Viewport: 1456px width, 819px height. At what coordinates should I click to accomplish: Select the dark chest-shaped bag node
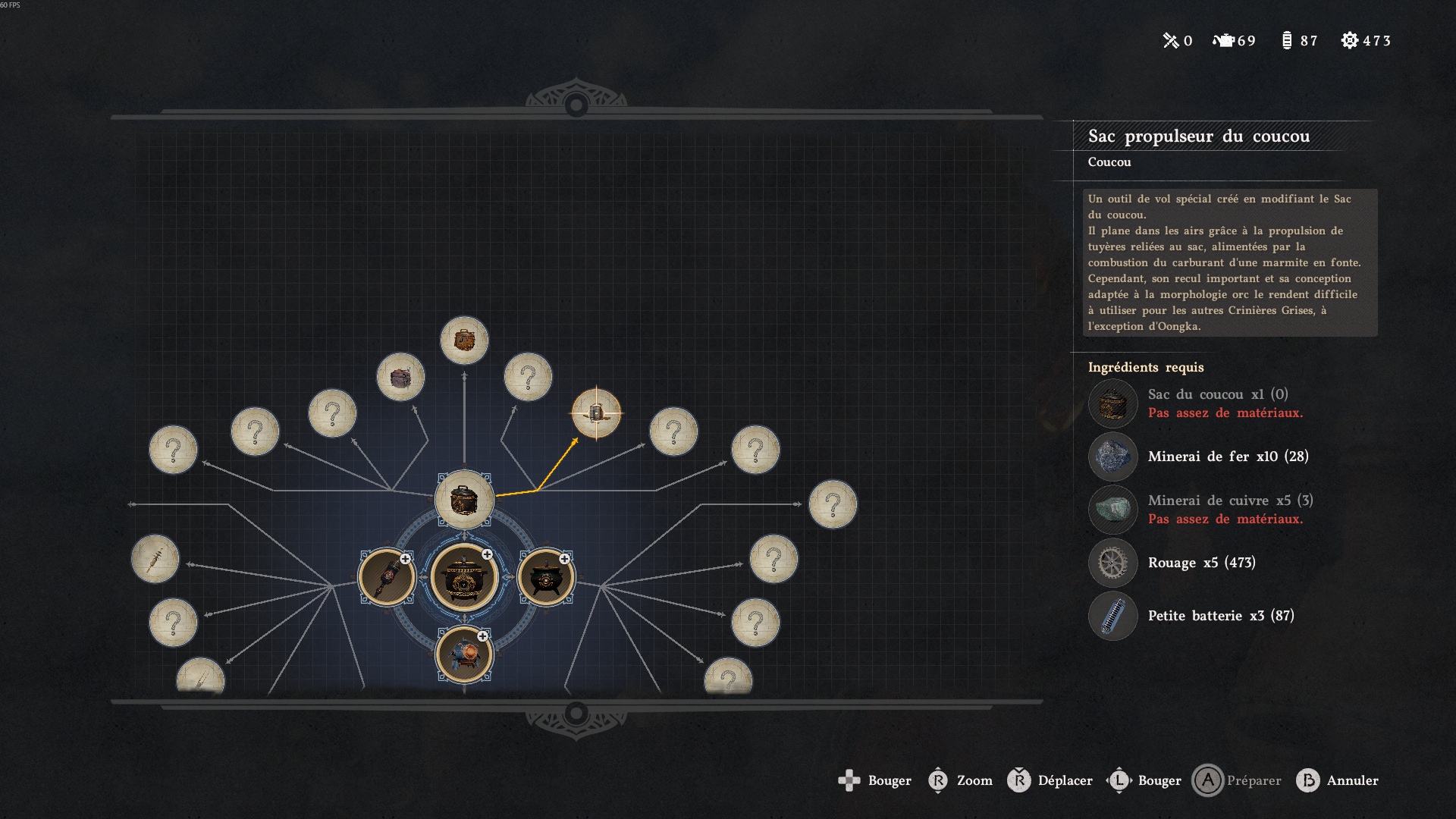[x=400, y=377]
